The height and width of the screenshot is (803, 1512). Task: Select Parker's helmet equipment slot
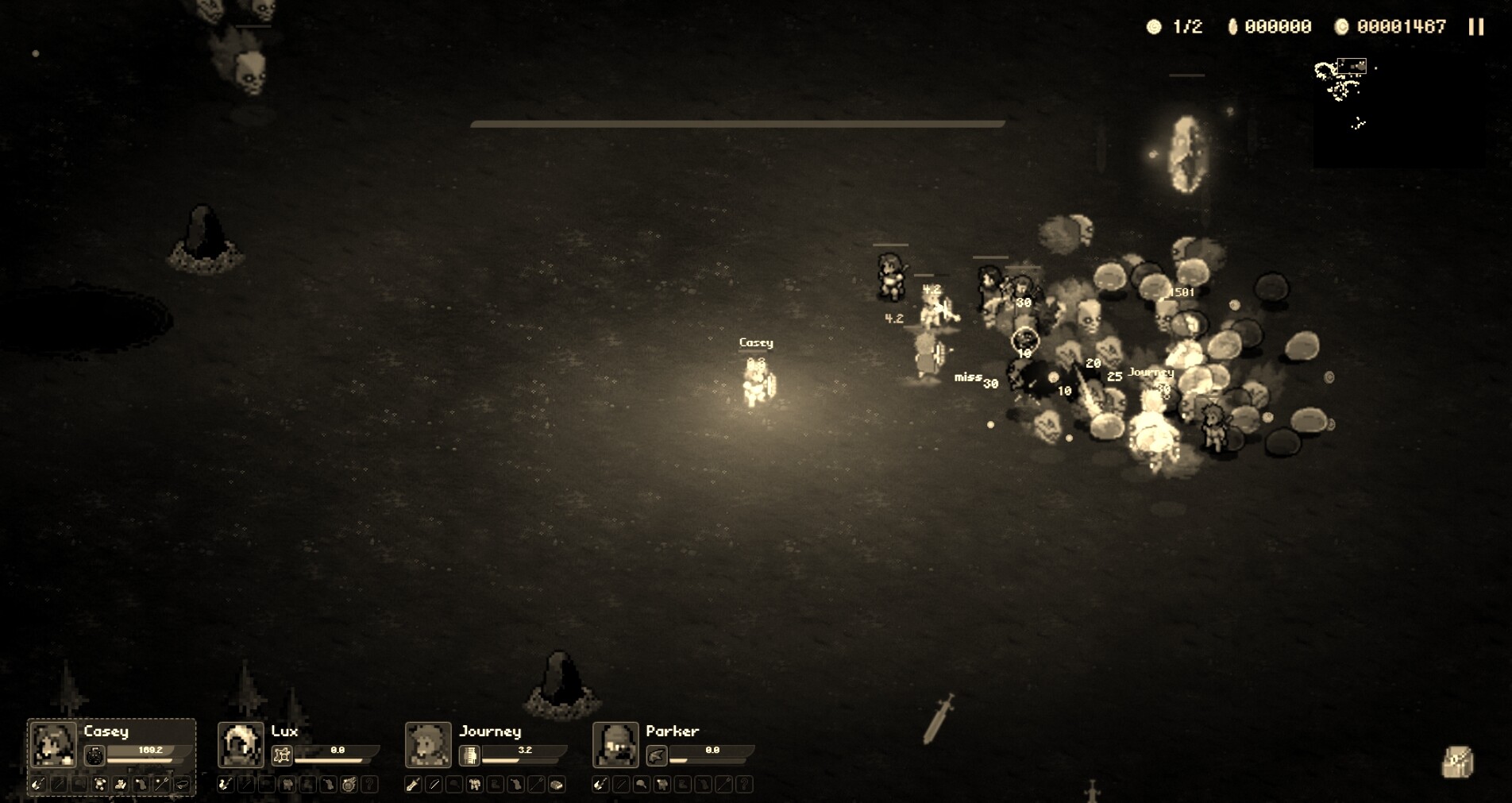tap(642, 784)
